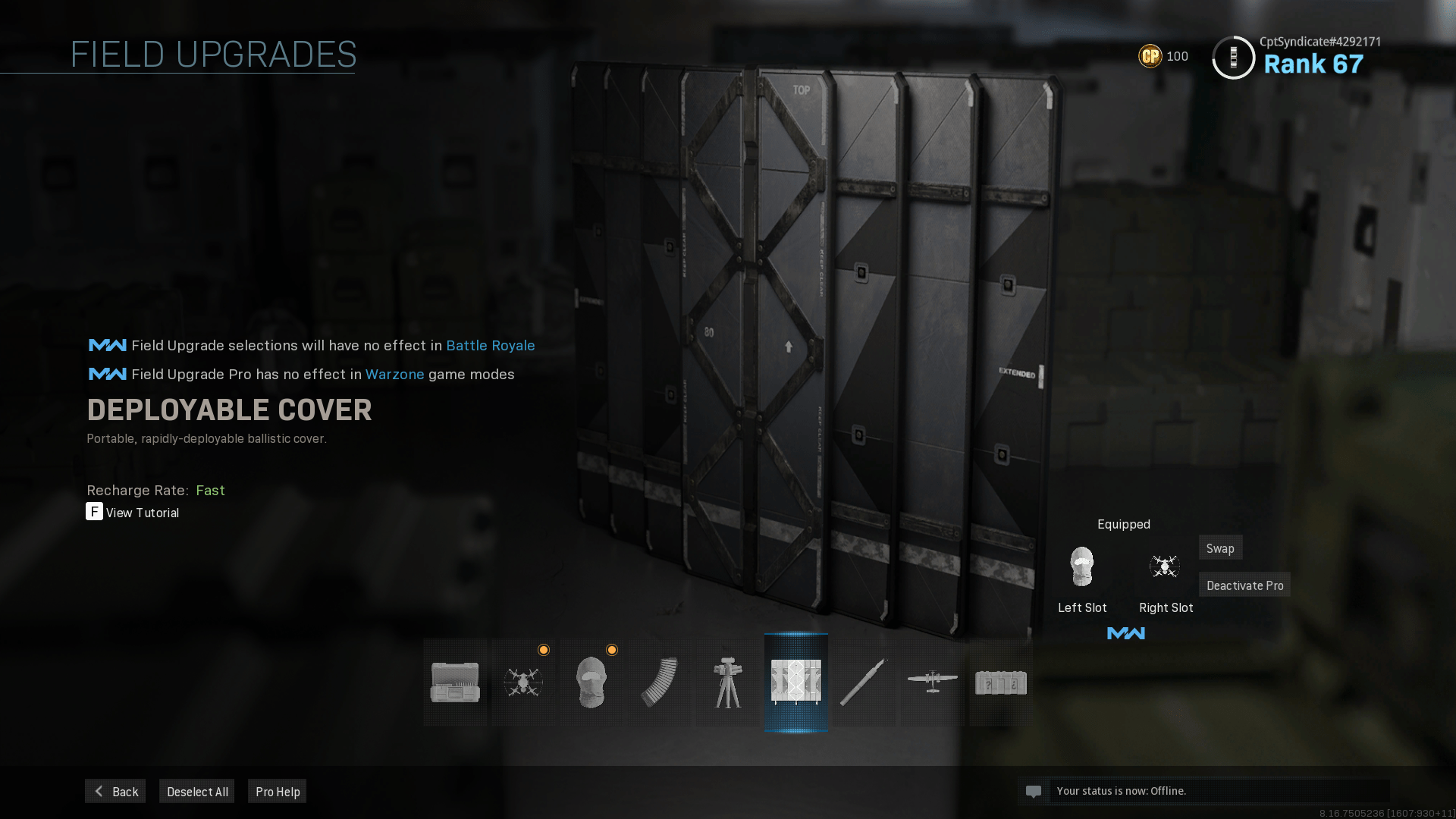Select the Munitions Box field upgrade
The width and height of the screenshot is (1456, 819).
click(x=455, y=682)
